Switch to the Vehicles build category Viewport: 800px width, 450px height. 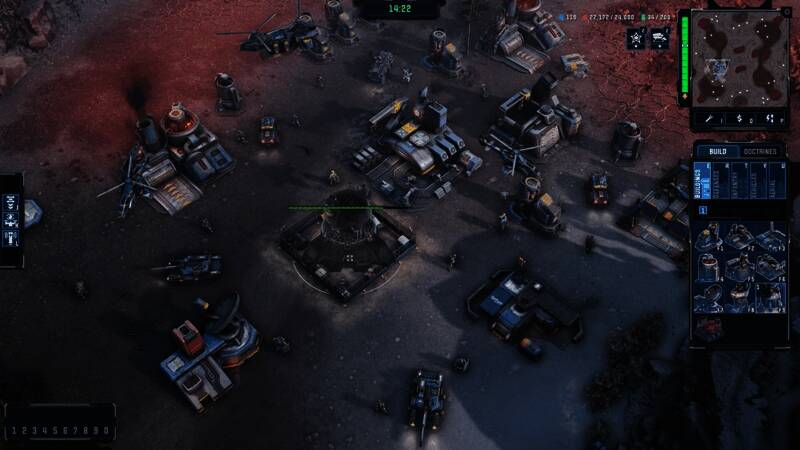(x=753, y=181)
